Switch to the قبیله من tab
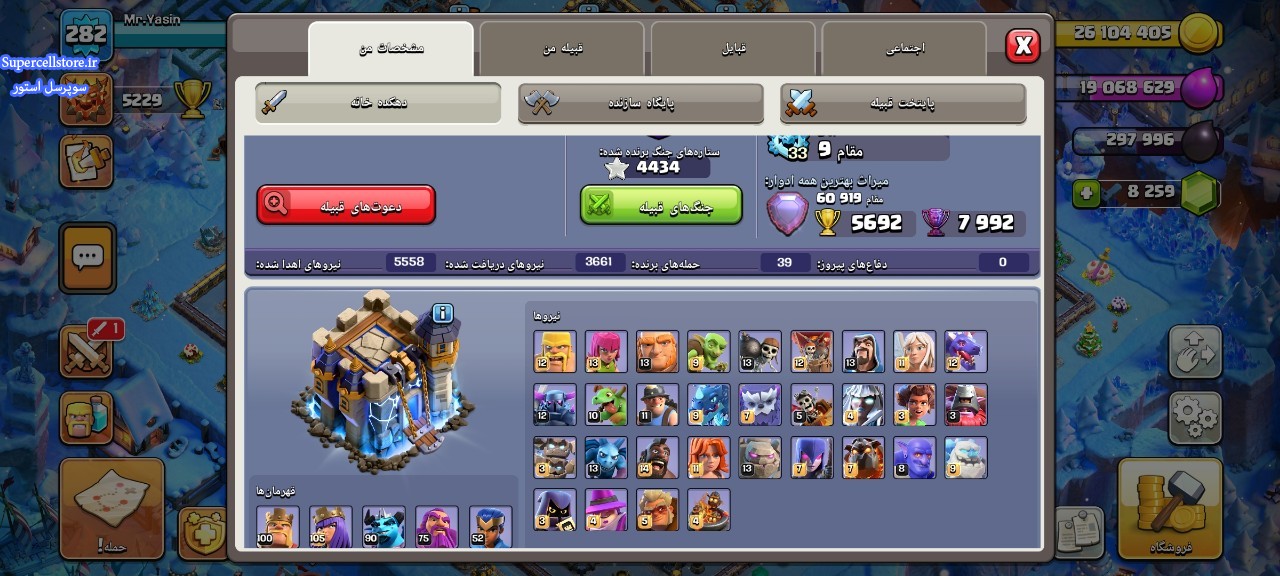The image size is (1280, 576). pos(562,48)
